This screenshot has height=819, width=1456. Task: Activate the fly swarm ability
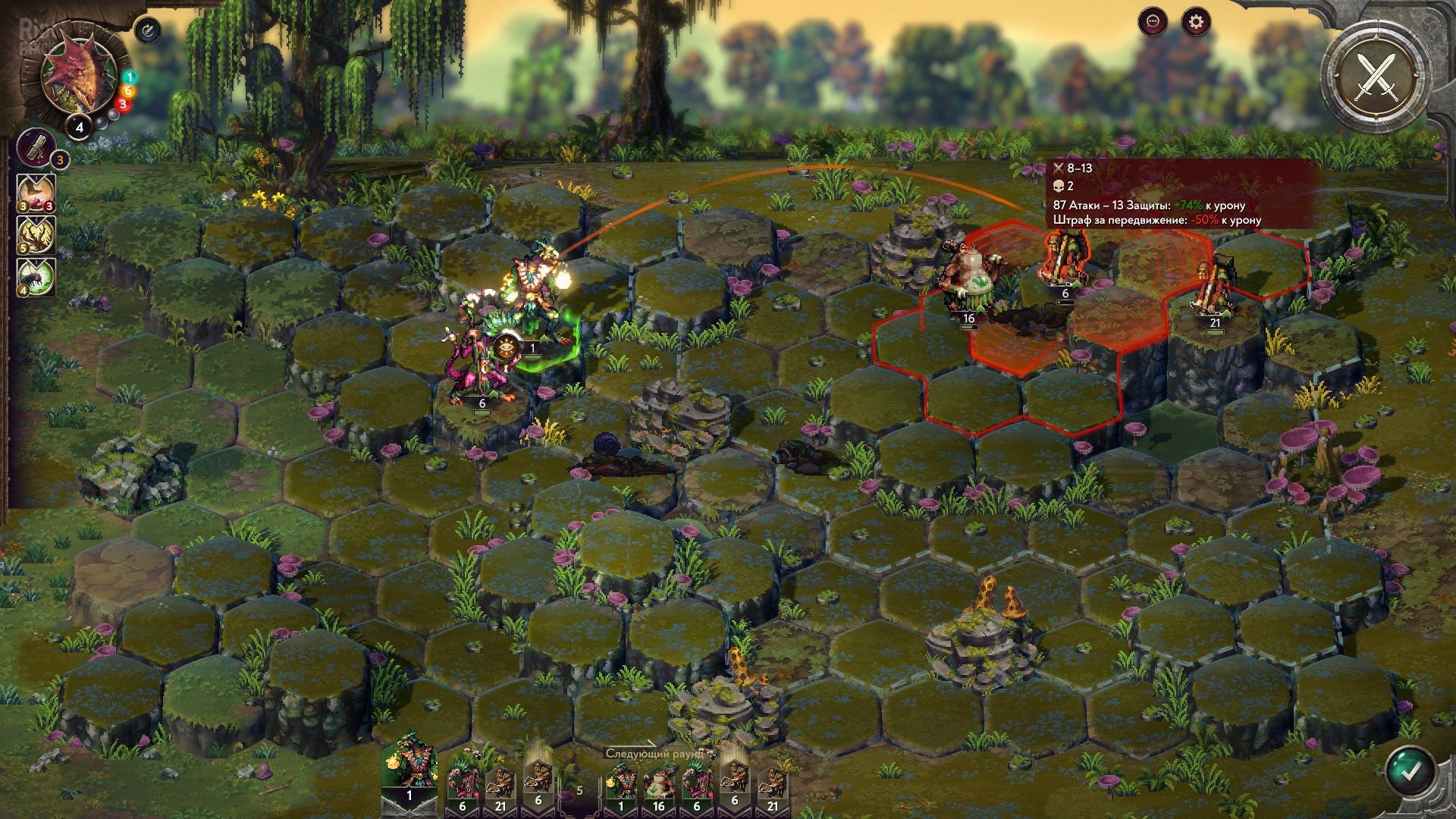[37, 278]
